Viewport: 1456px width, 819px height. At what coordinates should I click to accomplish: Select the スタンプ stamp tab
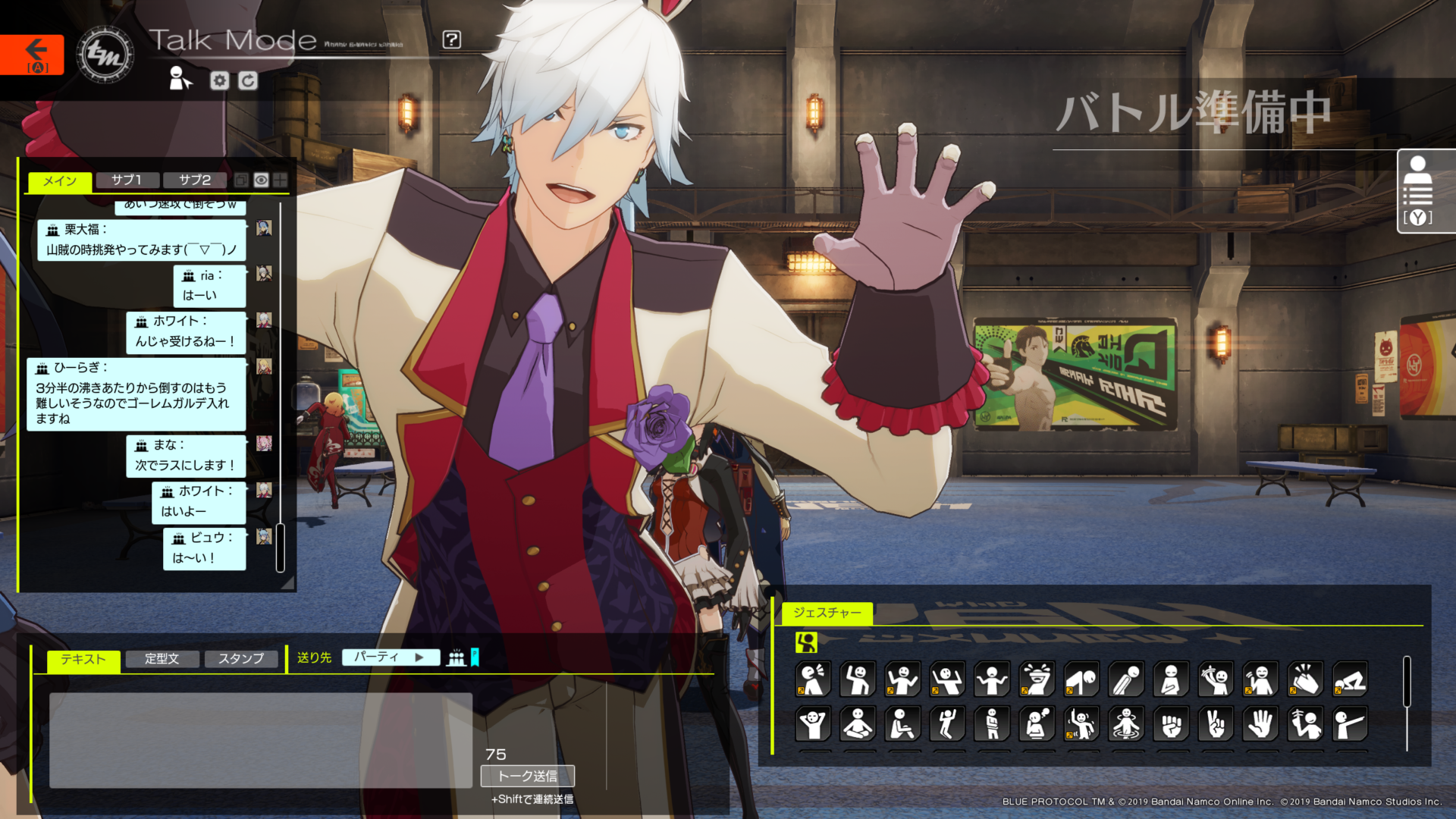tap(241, 659)
